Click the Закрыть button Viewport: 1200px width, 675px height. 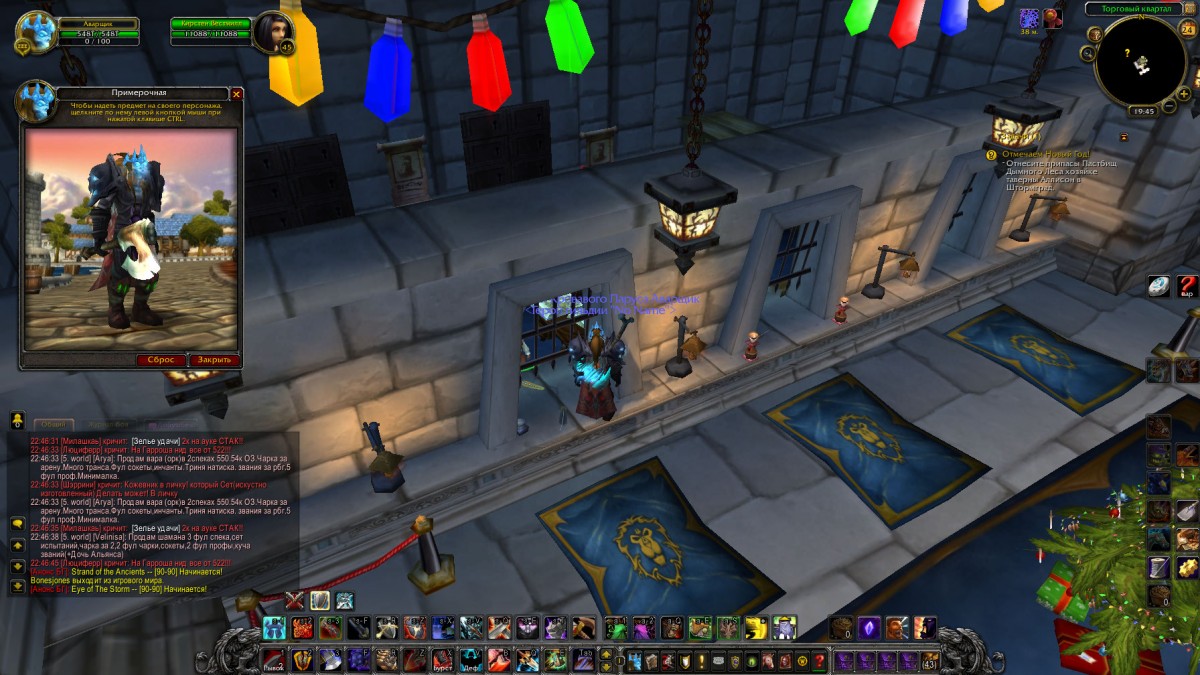pyautogui.click(x=214, y=360)
